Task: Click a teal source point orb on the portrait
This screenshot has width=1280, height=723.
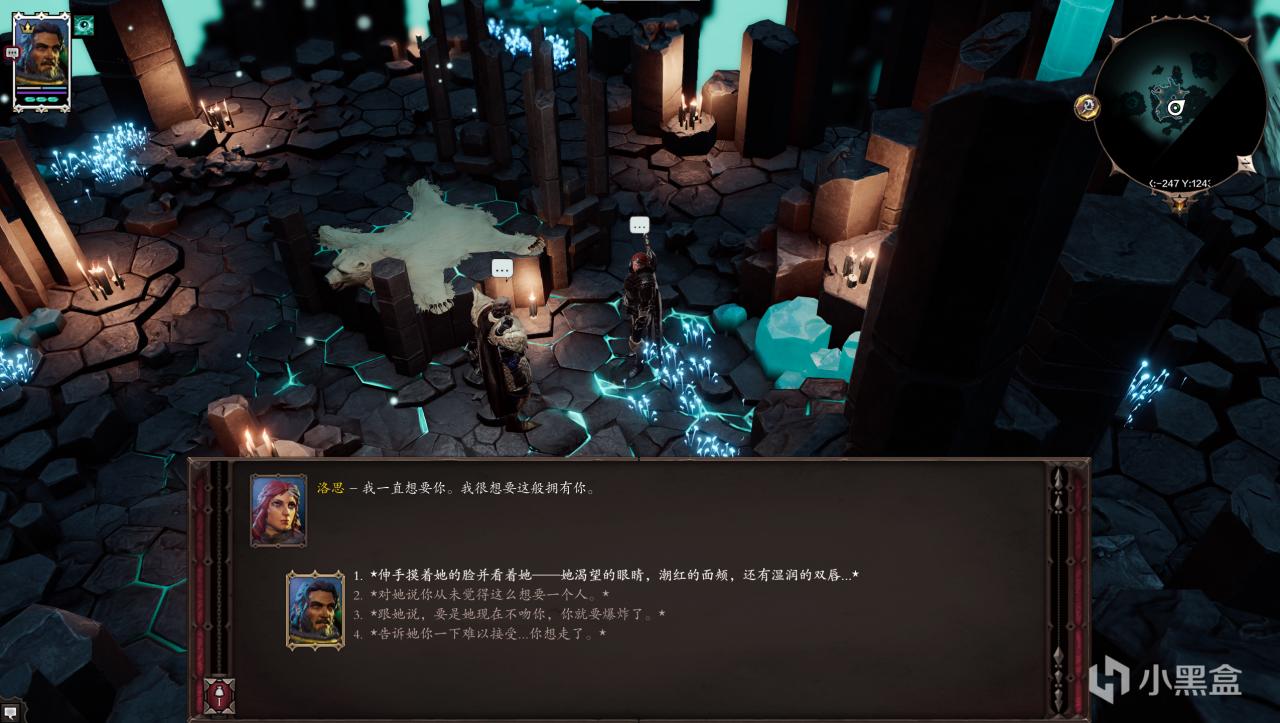Action: [x=40, y=99]
